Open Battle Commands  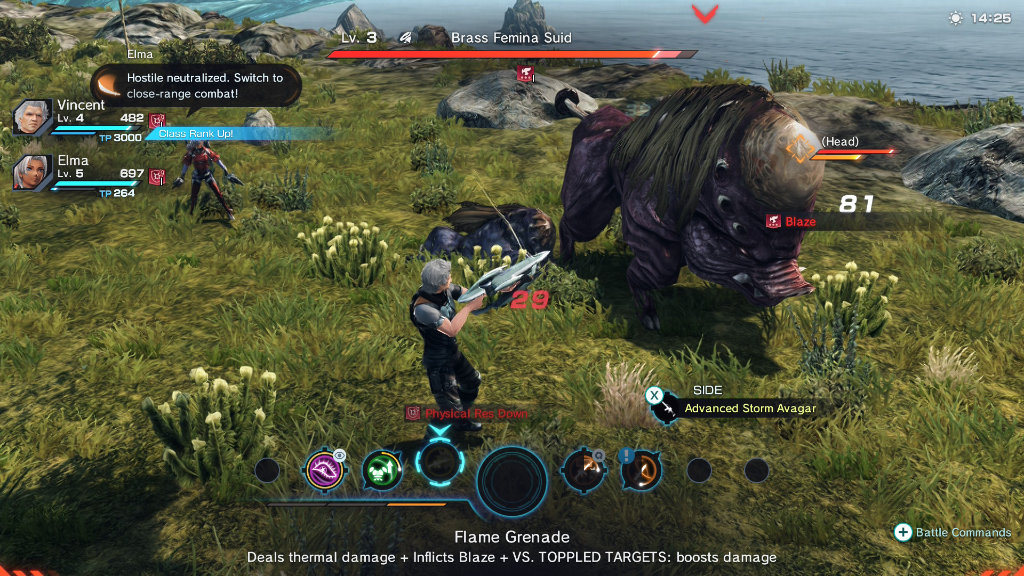[x=954, y=533]
